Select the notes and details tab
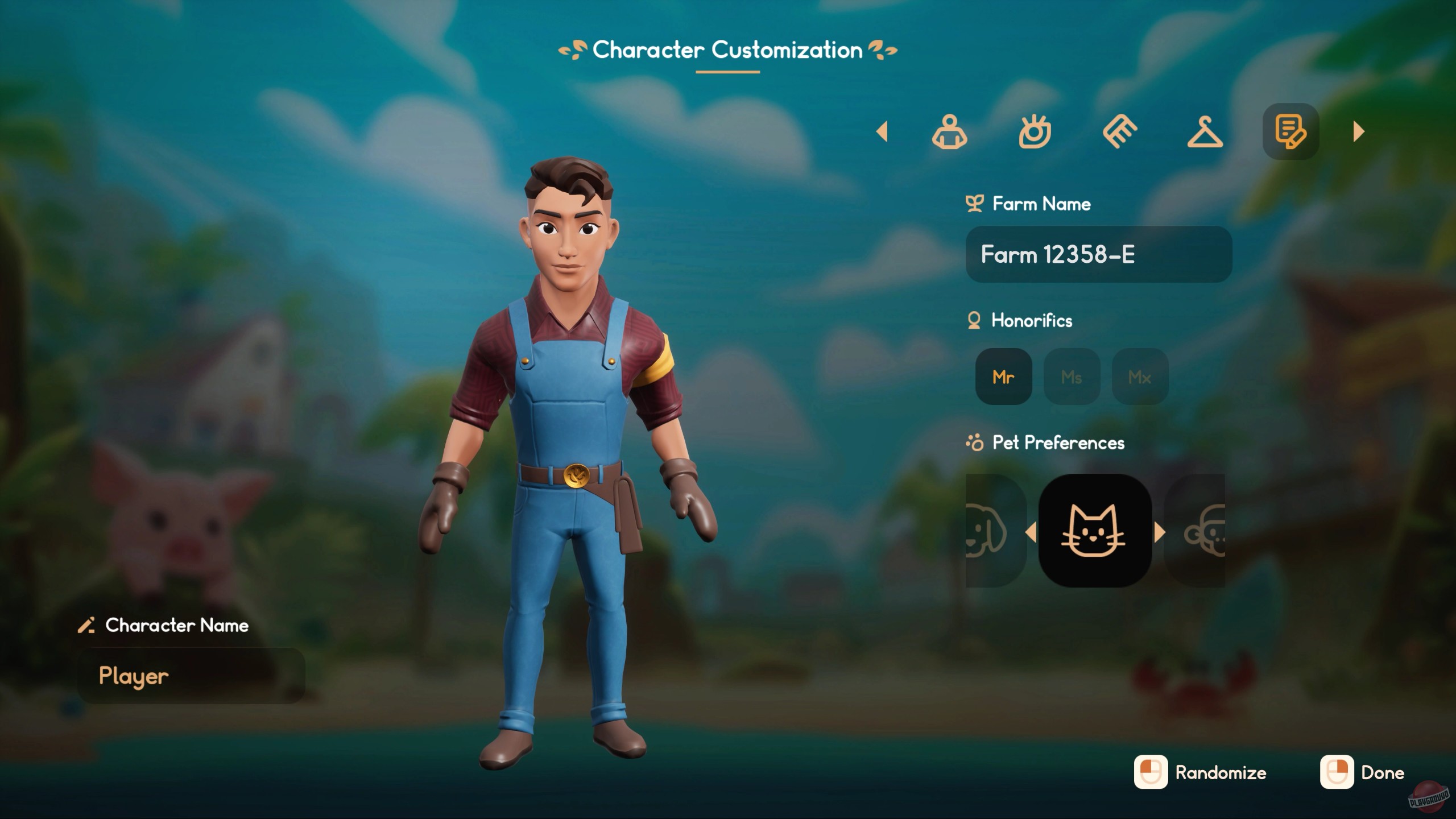 tap(1290, 132)
